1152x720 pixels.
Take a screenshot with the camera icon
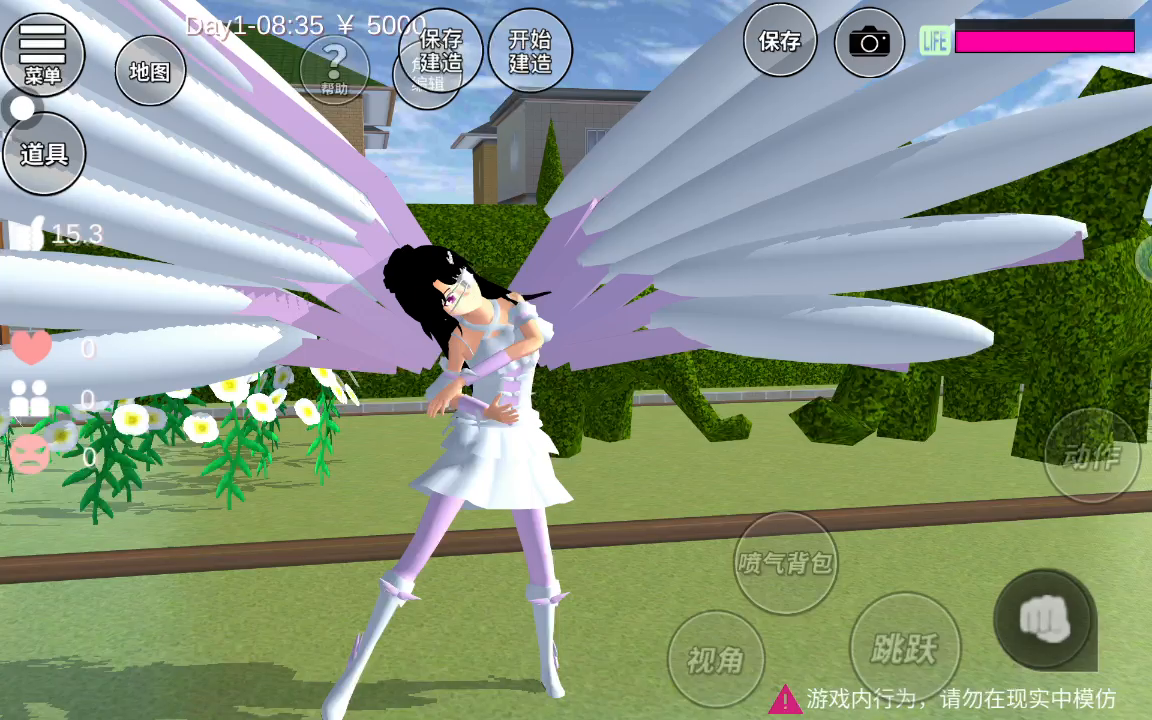[x=869, y=42]
